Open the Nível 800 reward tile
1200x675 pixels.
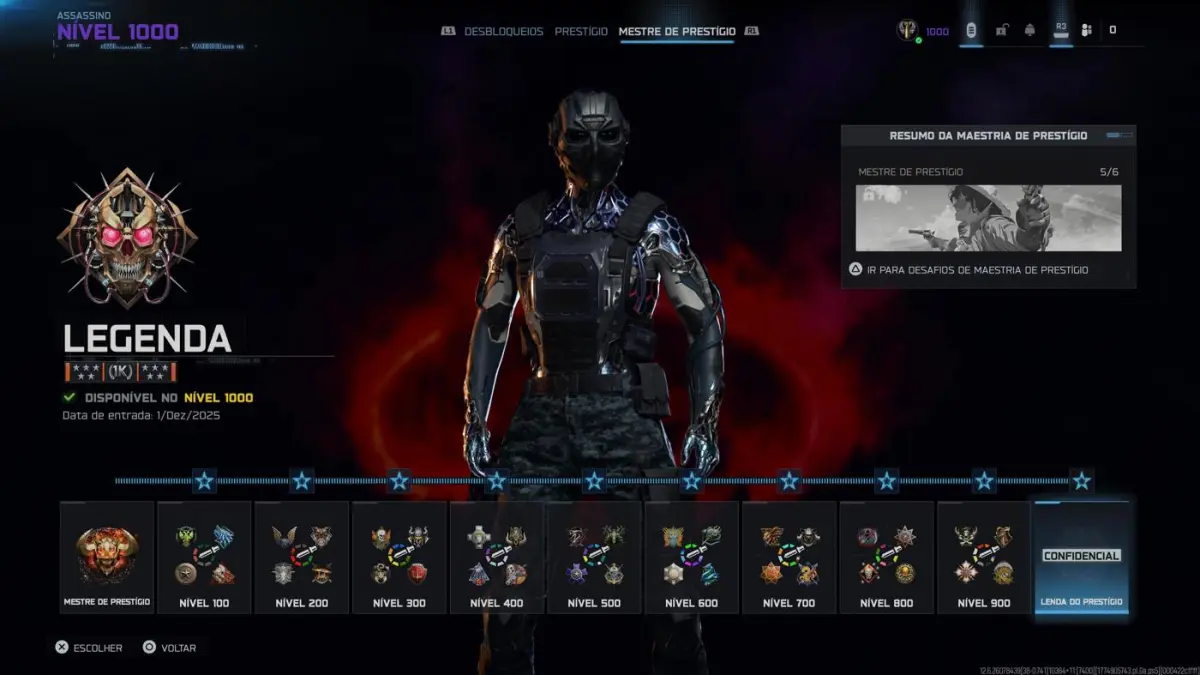(x=887, y=557)
